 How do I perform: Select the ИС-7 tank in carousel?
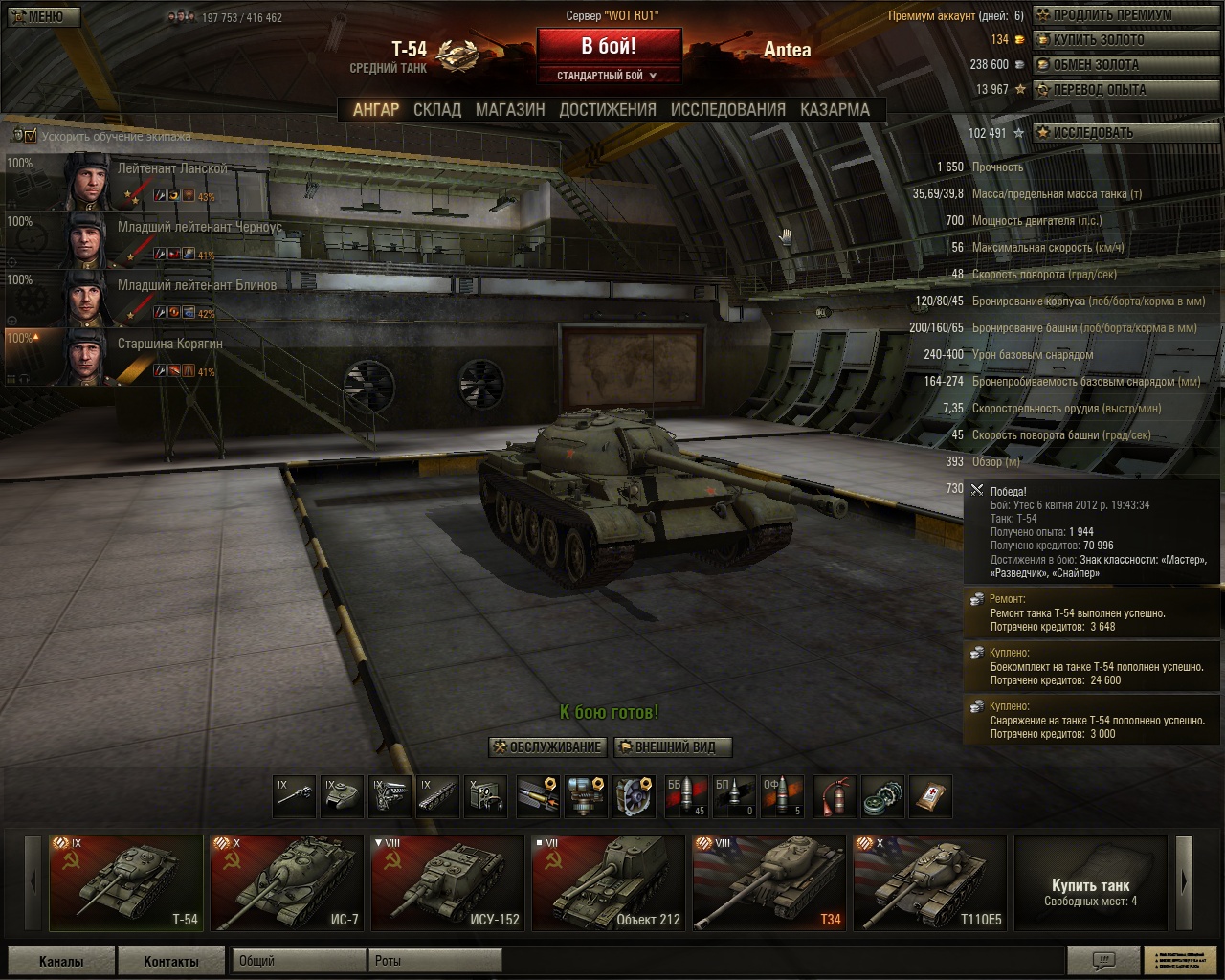(x=286, y=883)
